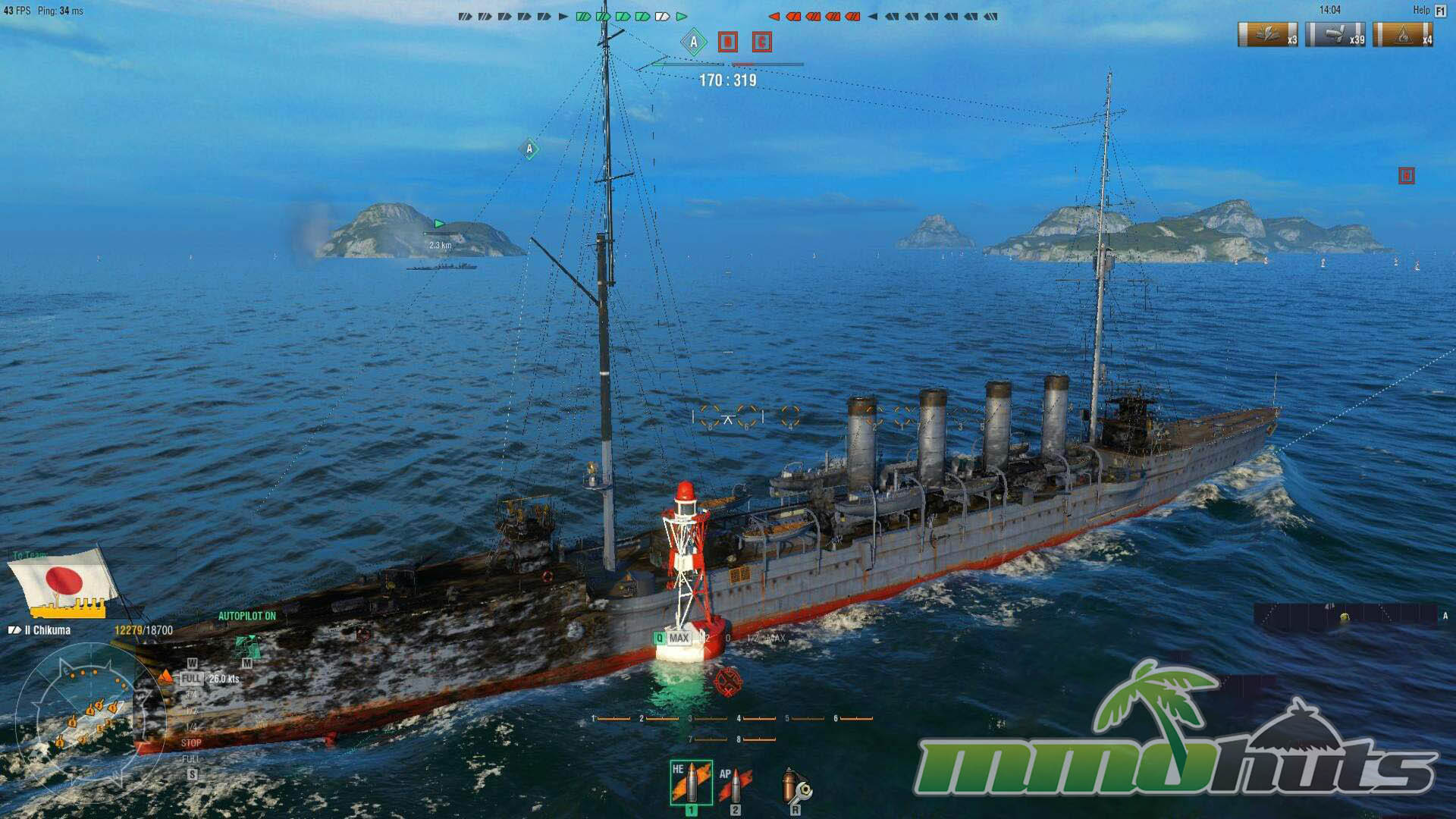Click the x39 hits ribbon

[x=1335, y=35]
